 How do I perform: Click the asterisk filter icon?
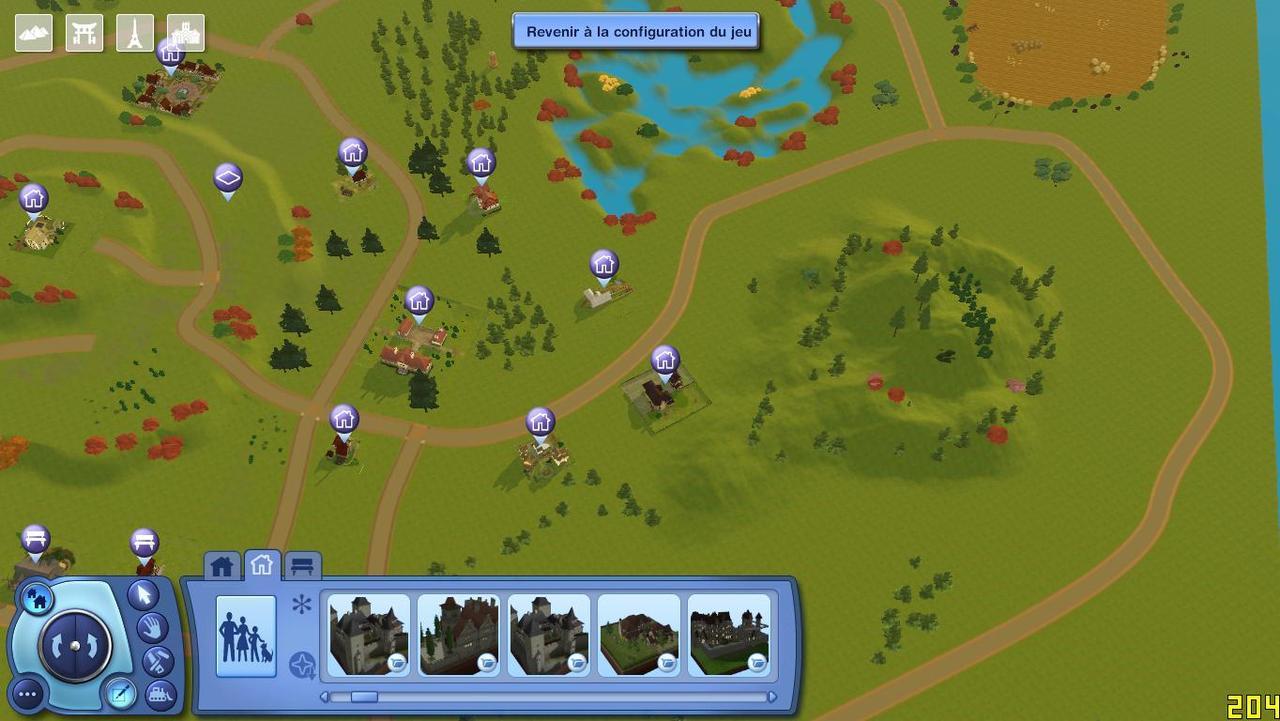click(302, 604)
